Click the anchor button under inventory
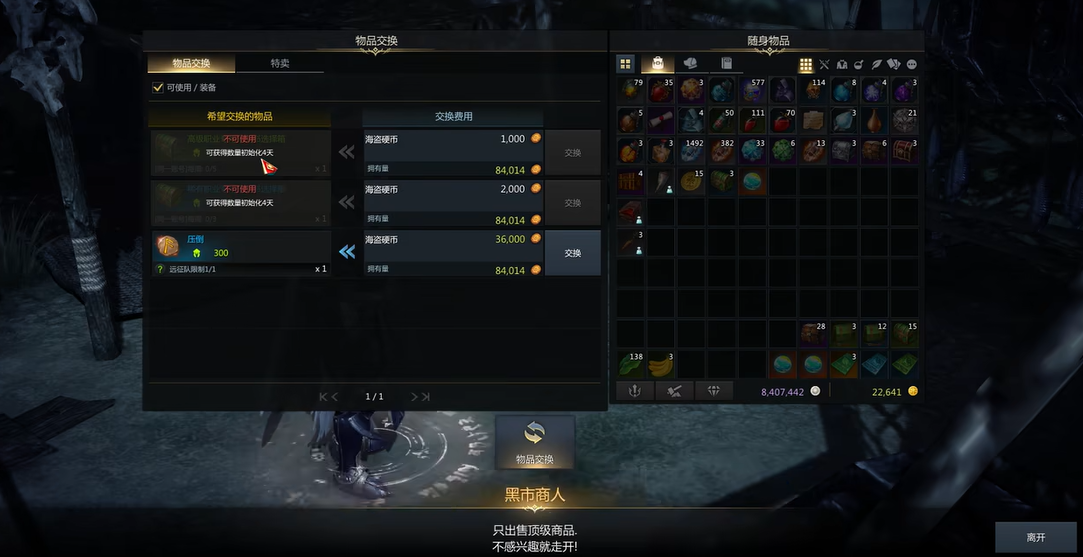 coord(633,391)
